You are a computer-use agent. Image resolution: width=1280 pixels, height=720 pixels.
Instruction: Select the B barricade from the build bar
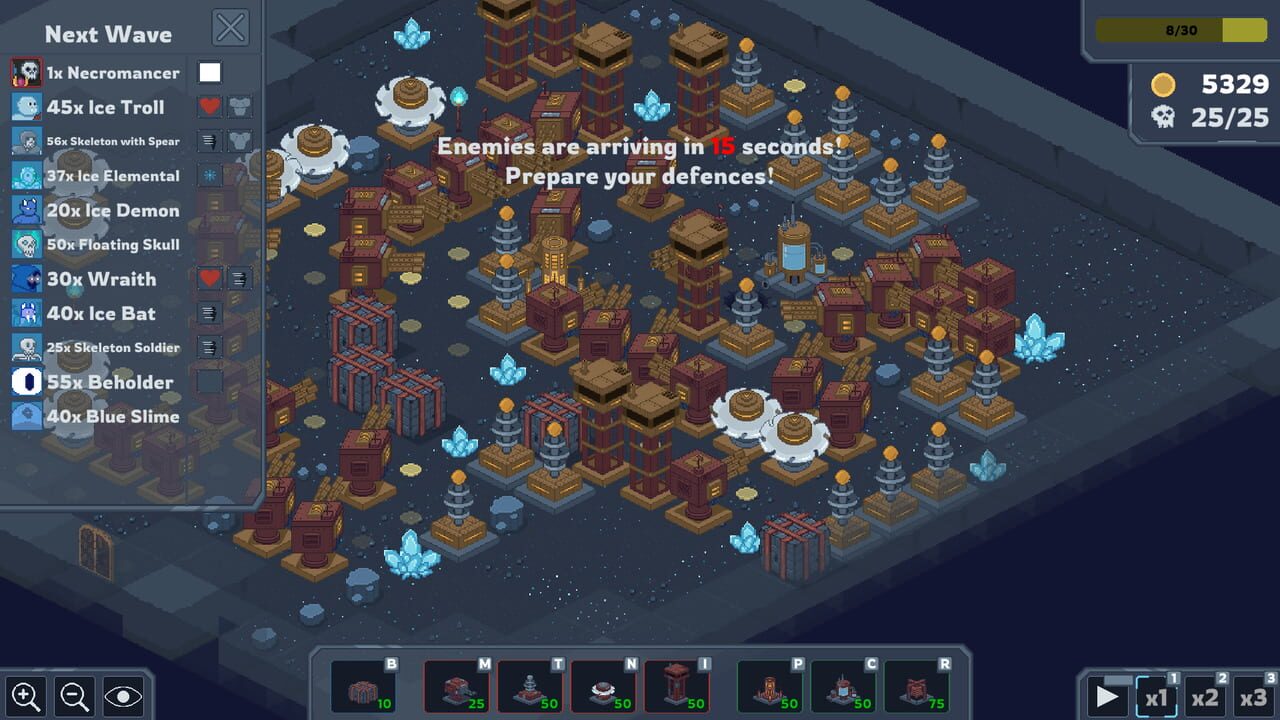click(x=364, y=685)
